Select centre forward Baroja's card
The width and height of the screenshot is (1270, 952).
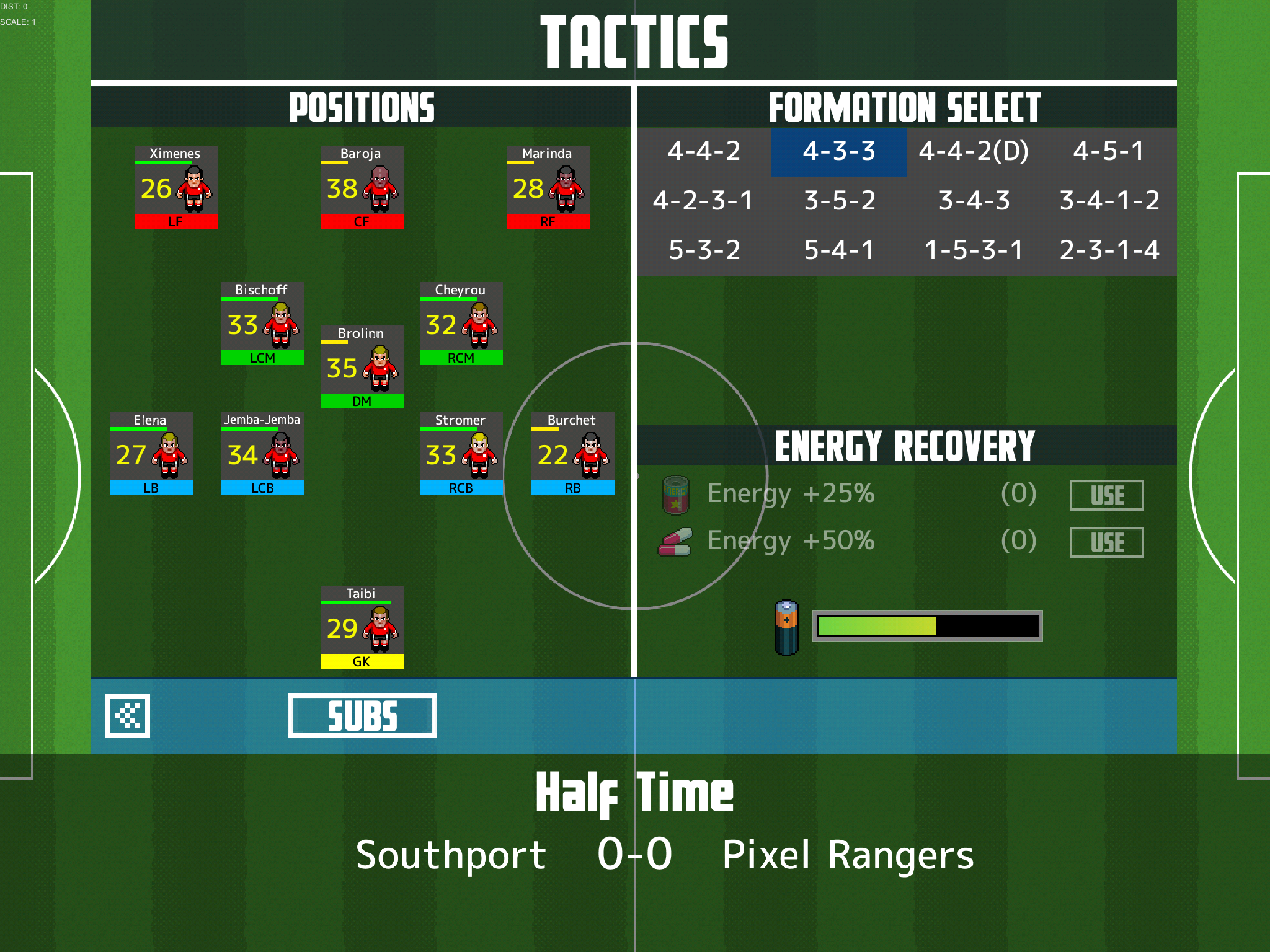coord(362,187)
